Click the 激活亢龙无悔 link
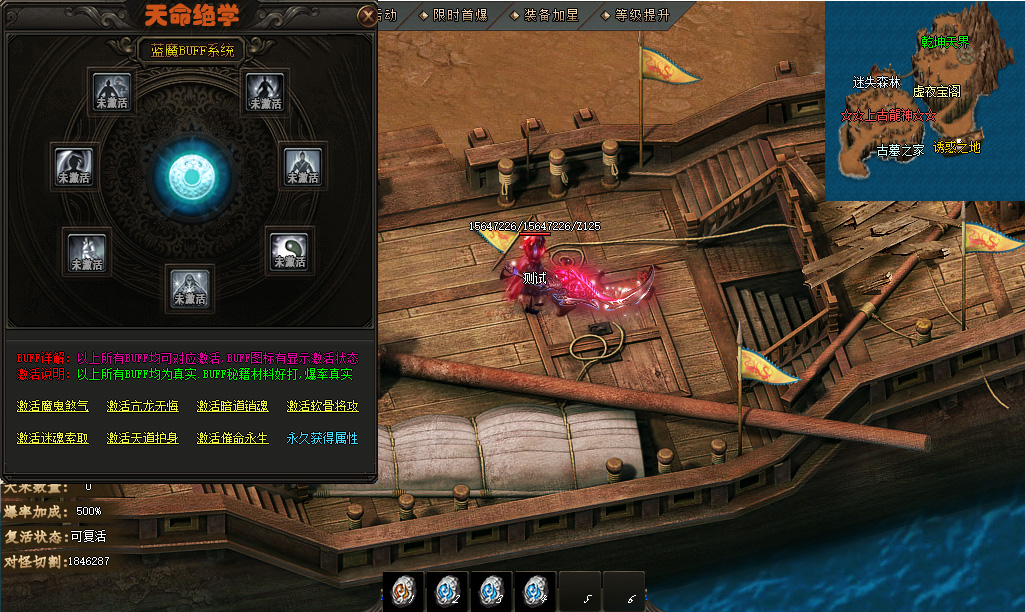The image size is (1025, 612). coord(143,406)
